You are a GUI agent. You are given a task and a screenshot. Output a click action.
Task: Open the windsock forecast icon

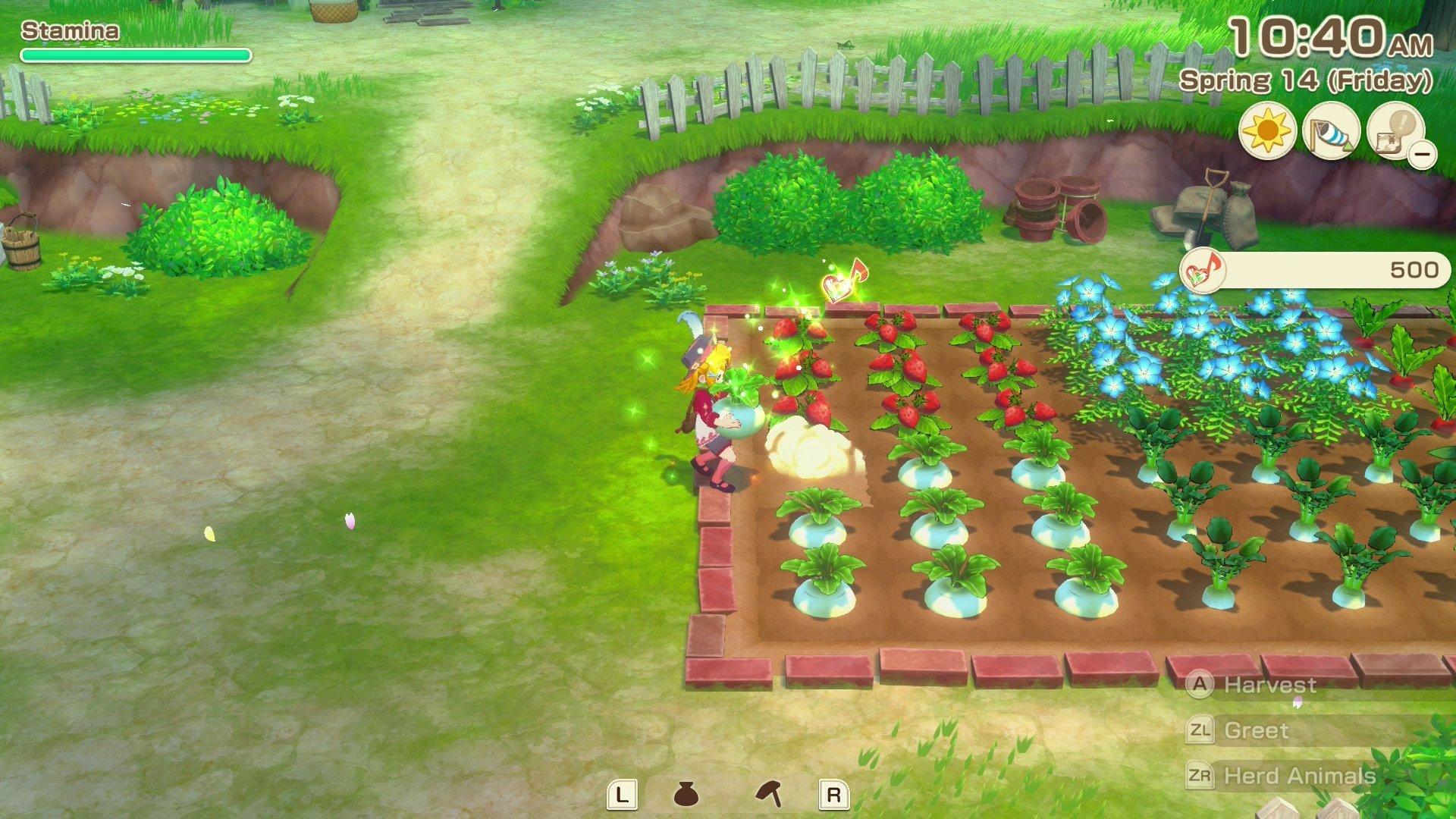[1332, 132]
